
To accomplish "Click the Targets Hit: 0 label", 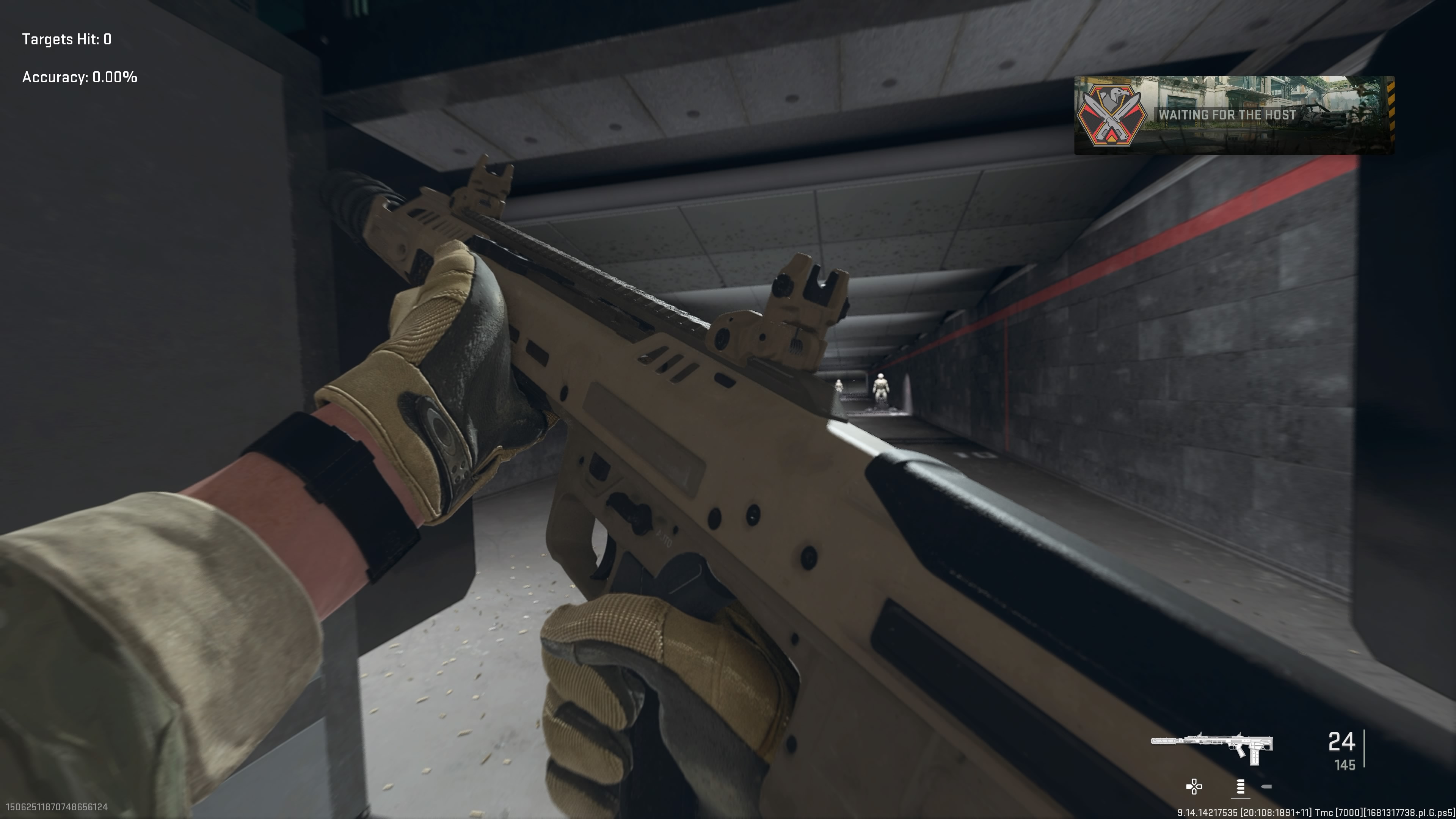I will 66,39.
